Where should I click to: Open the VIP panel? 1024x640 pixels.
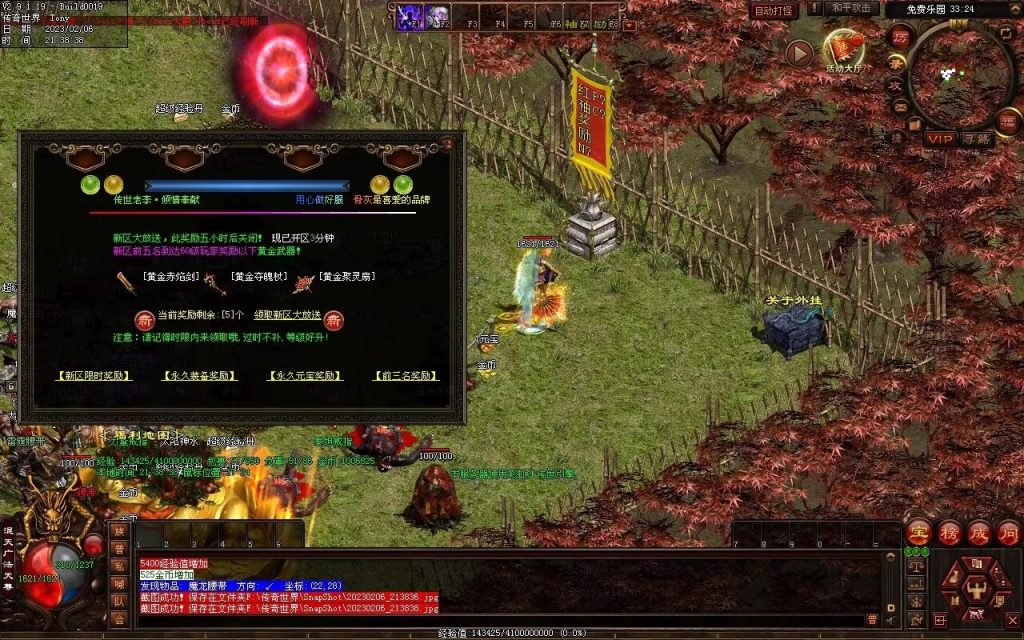pos(939,138)
